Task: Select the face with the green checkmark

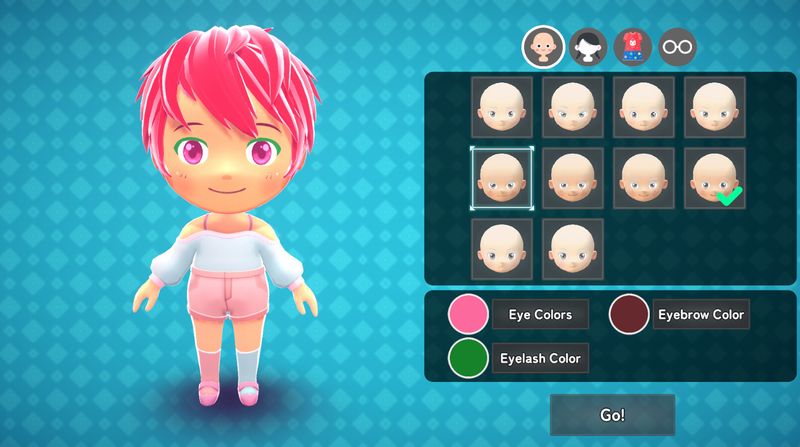Action: click(714, 179)
